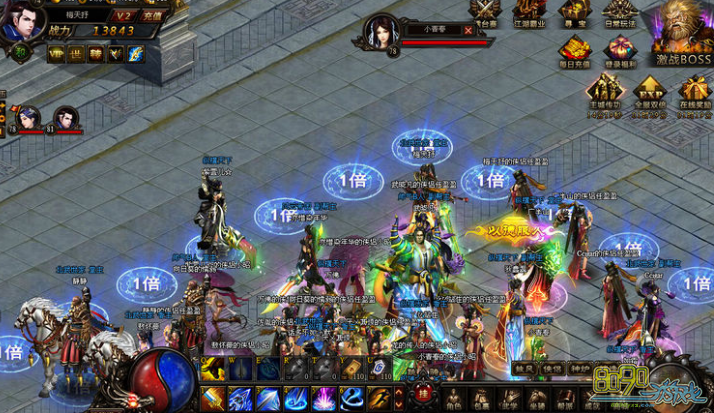
Task: Select the level 81 teammate portrait
Action: 66,118
